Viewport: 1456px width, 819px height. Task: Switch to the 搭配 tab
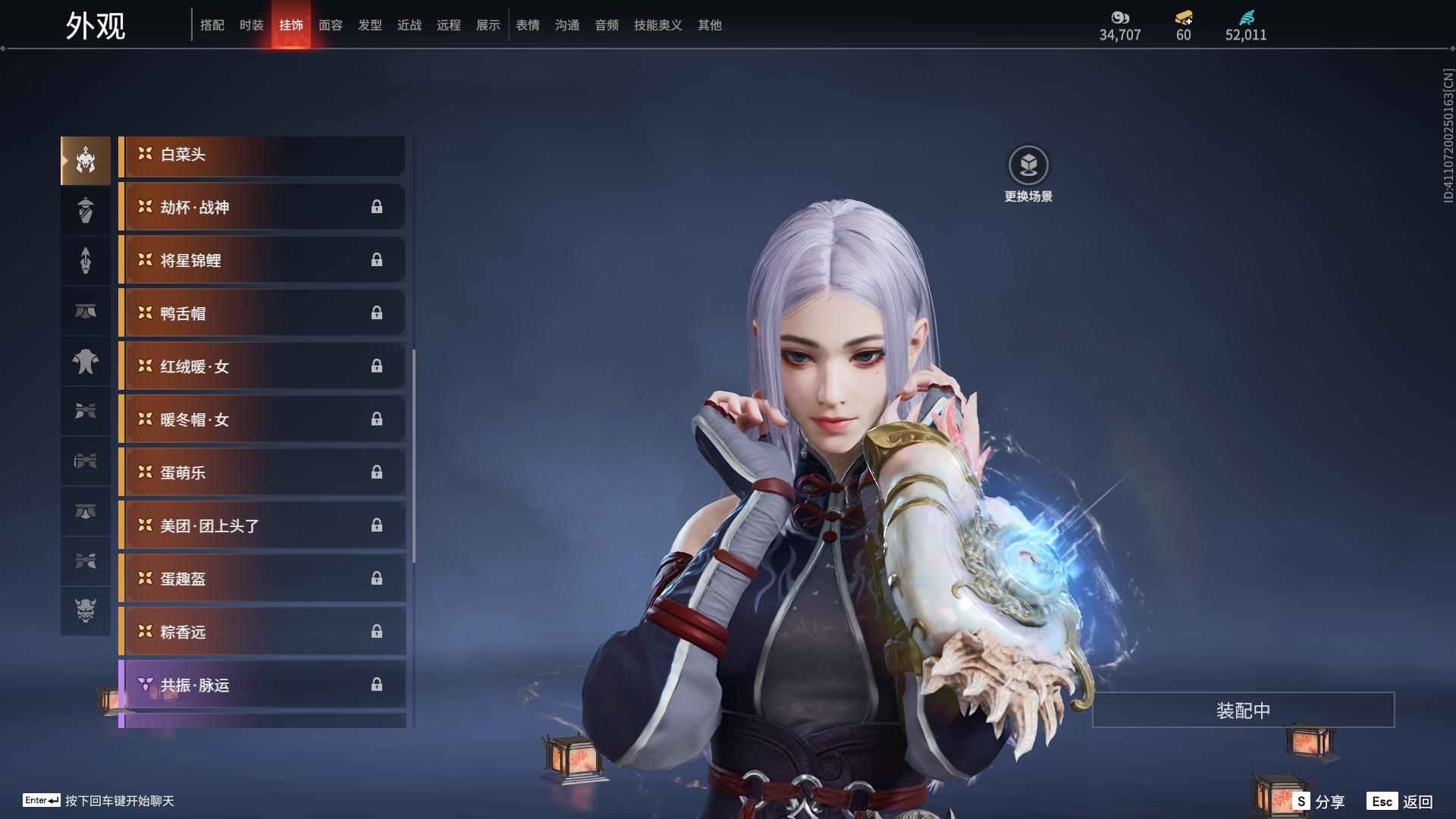click(212, 25)
